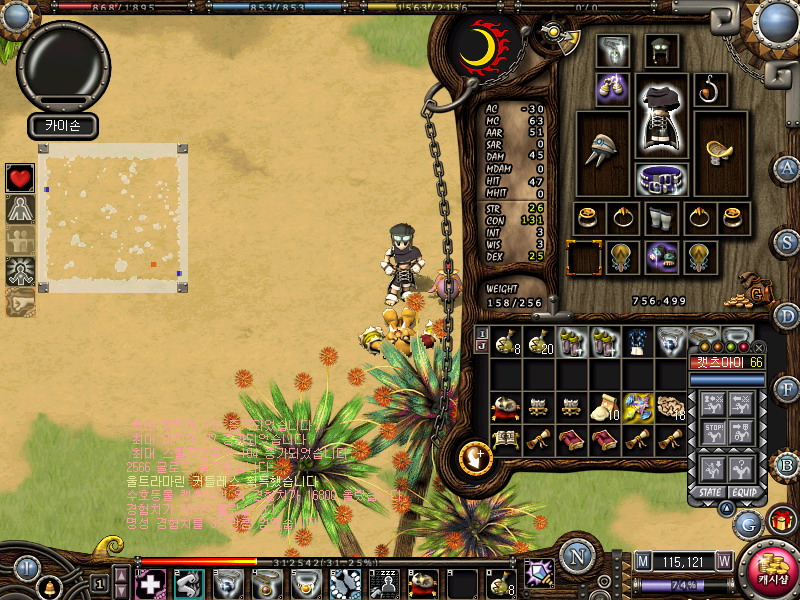This screenshot has width=800, height=600.
Task: Click the round A side button
Action: click(787, 168)
